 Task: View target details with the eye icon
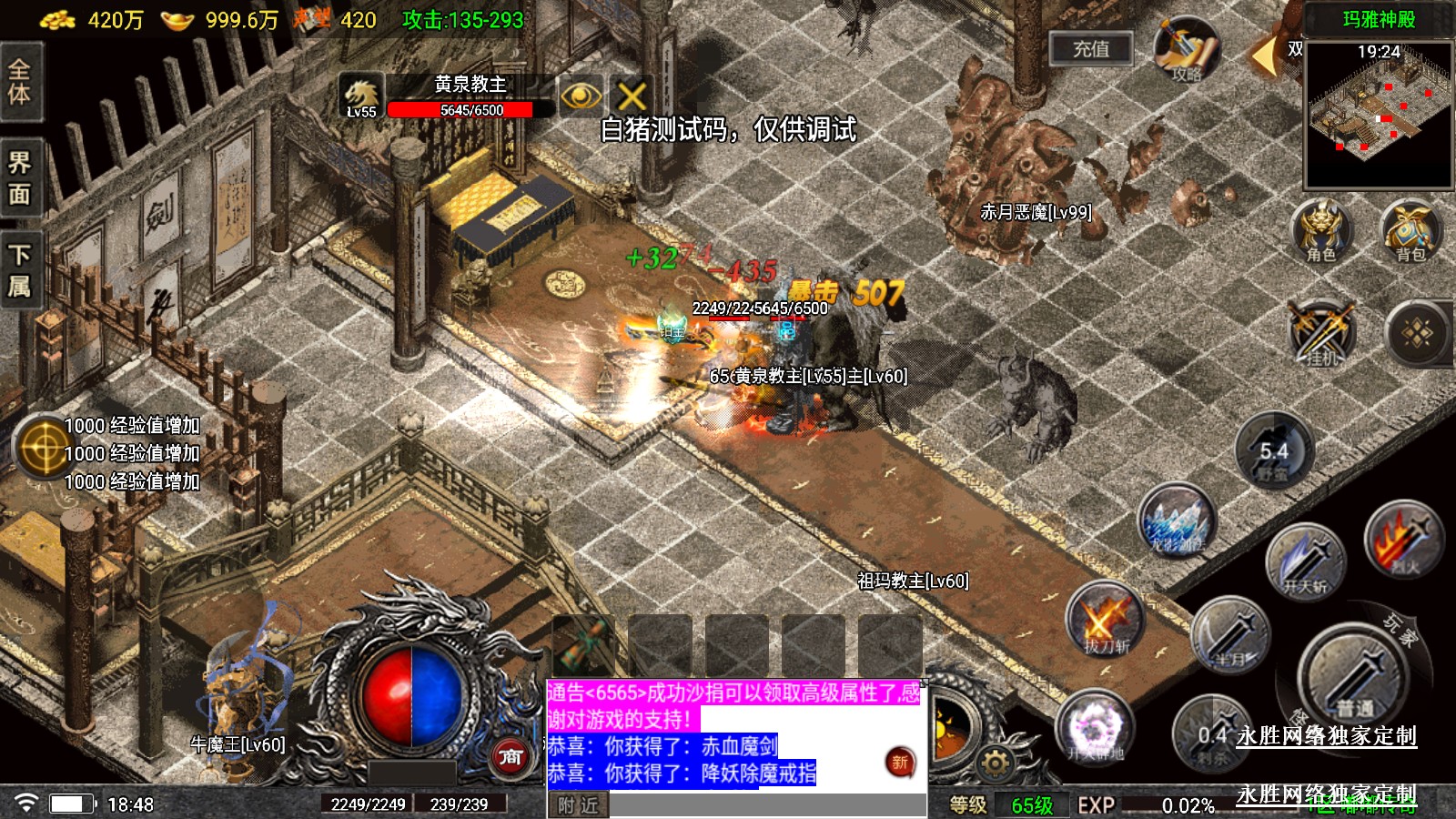(x=581, y=96)
